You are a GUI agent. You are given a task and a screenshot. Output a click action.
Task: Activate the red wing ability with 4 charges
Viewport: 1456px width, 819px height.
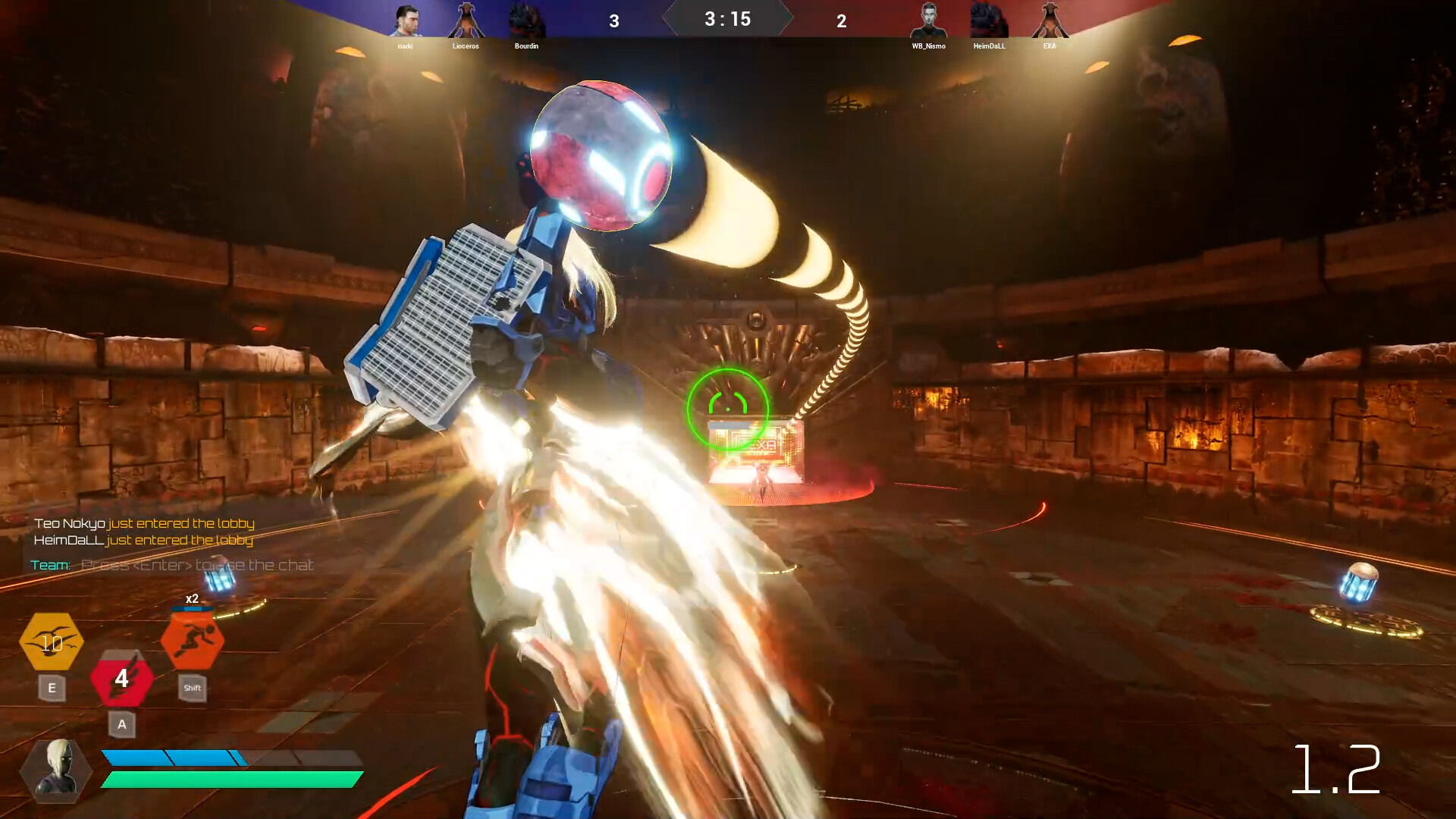pyautogui.click(x=121, y=679)
